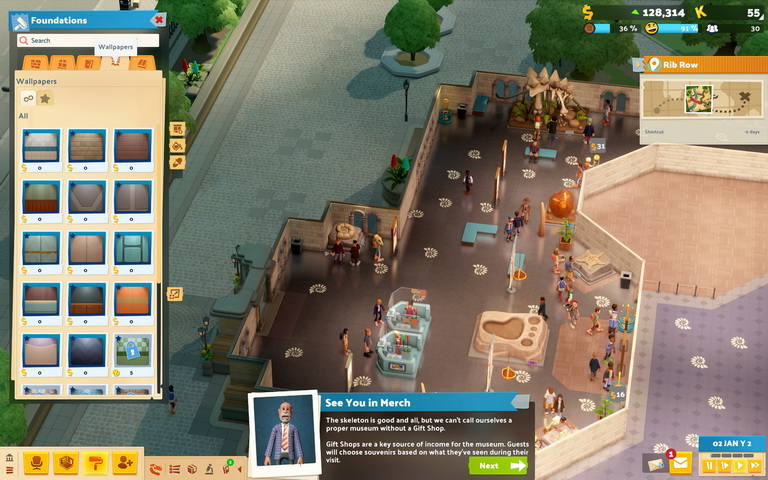
Task: Choose the orange wallpaper thumbnail
Action: tap(133, 299)
